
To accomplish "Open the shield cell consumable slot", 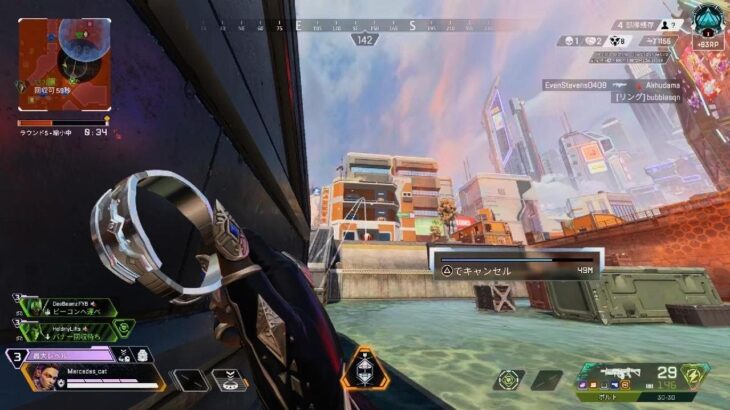I will tap(509, 380).
